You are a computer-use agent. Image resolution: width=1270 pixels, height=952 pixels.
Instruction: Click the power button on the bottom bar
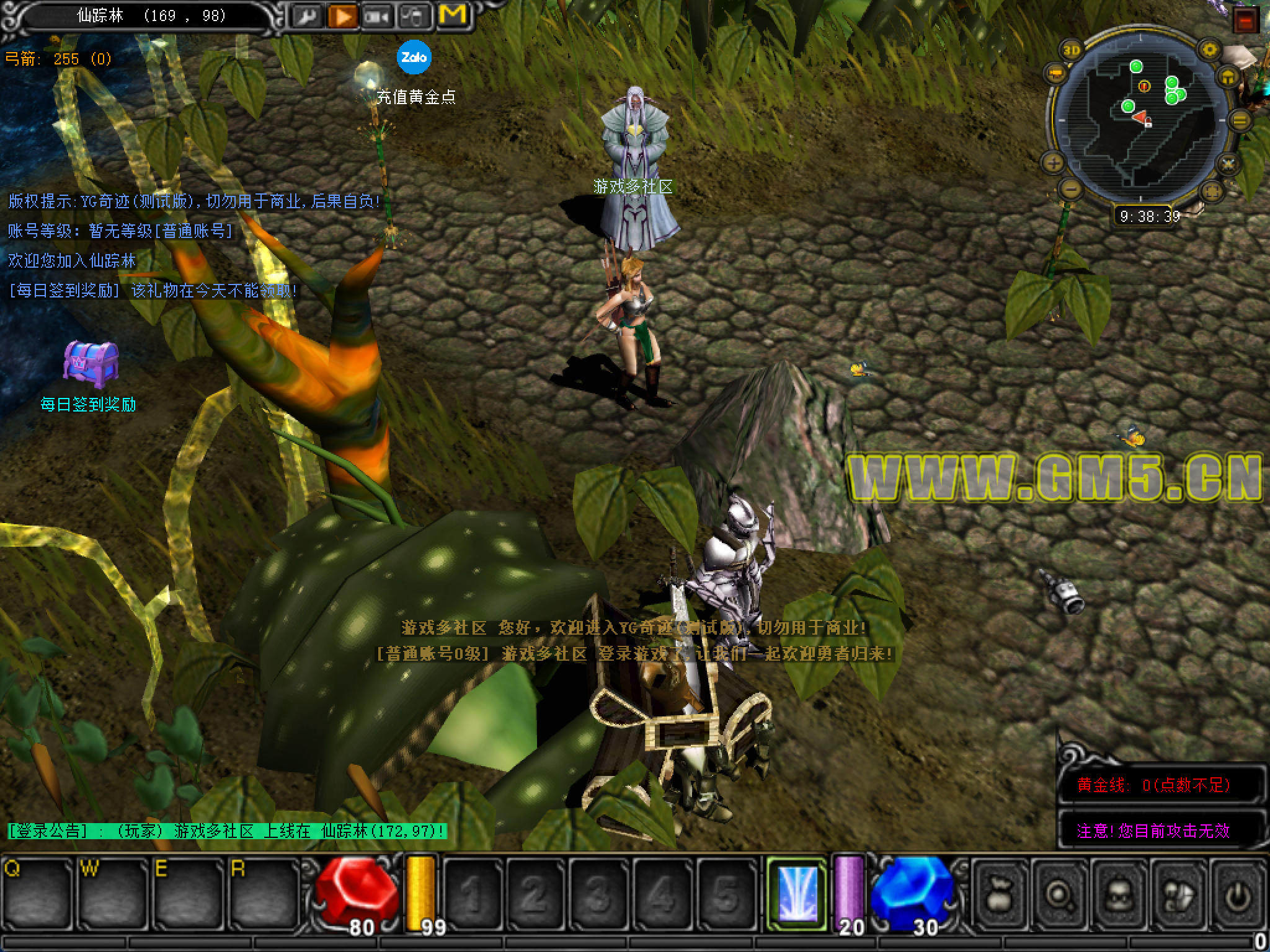coord(1238,895)
